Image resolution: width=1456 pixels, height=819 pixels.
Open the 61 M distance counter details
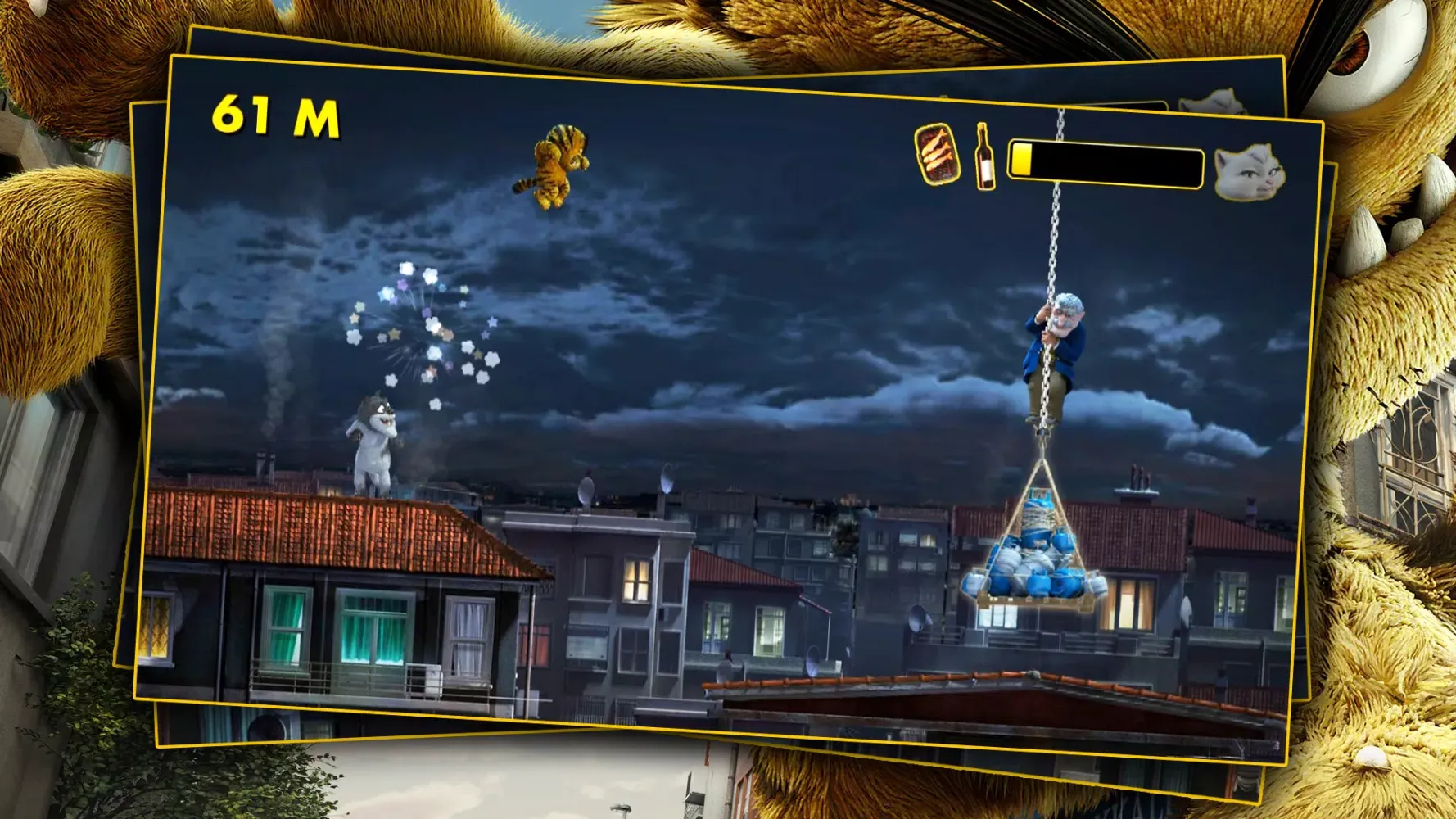tap(274, 115)
